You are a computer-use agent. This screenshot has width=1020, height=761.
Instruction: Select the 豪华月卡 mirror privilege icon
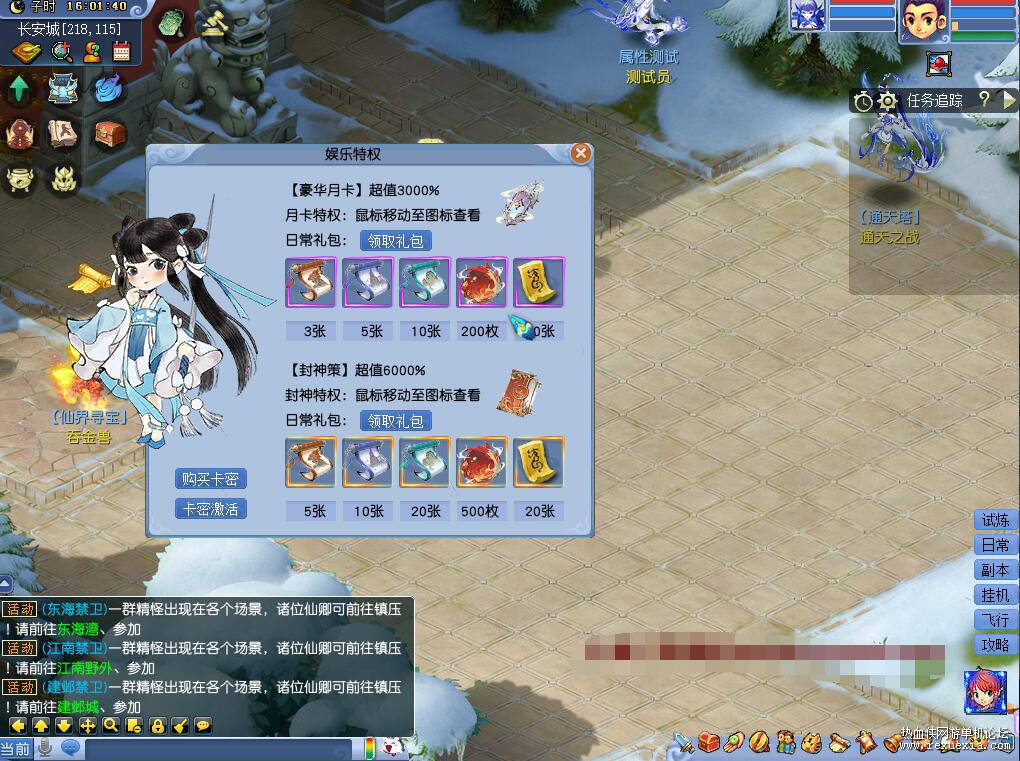tap(523, 201)
